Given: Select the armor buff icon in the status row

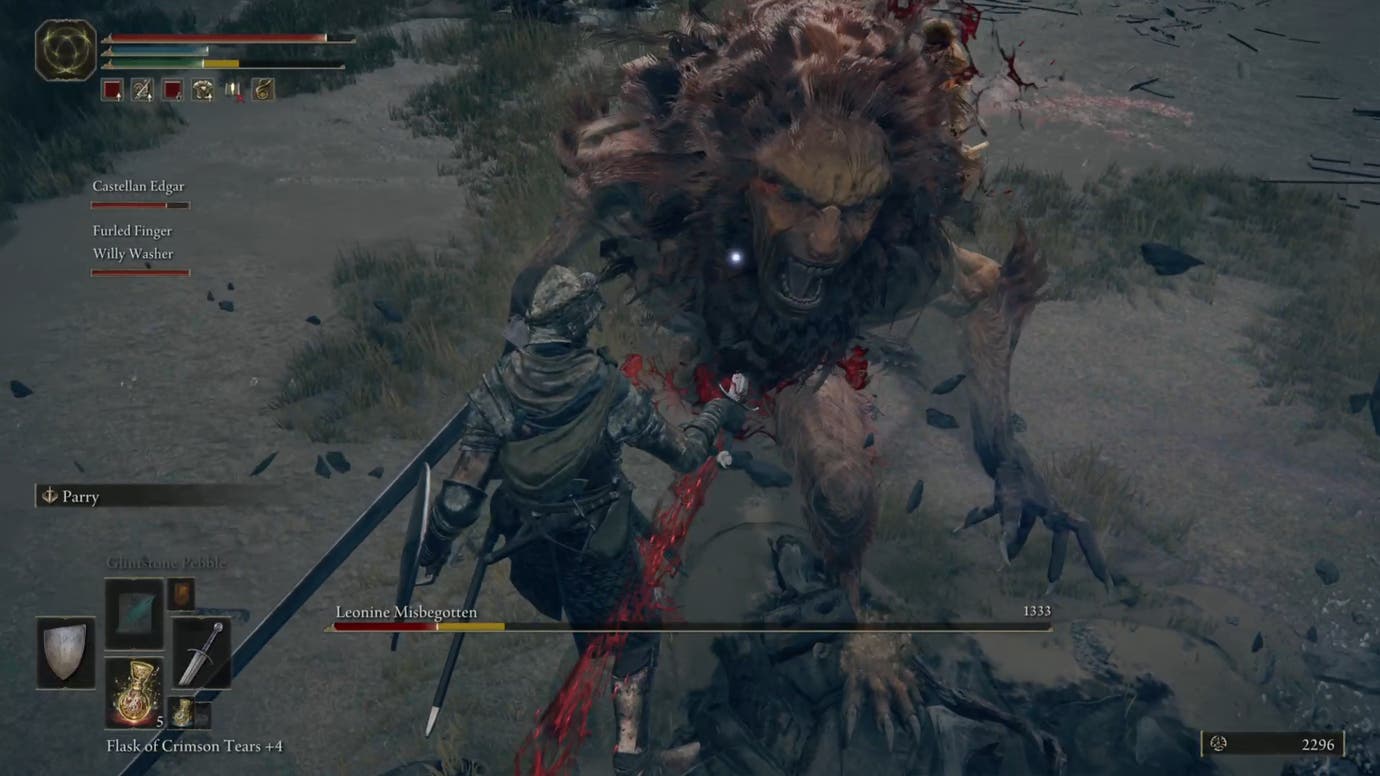Looking at the screenshot, I should click(204, 90).
